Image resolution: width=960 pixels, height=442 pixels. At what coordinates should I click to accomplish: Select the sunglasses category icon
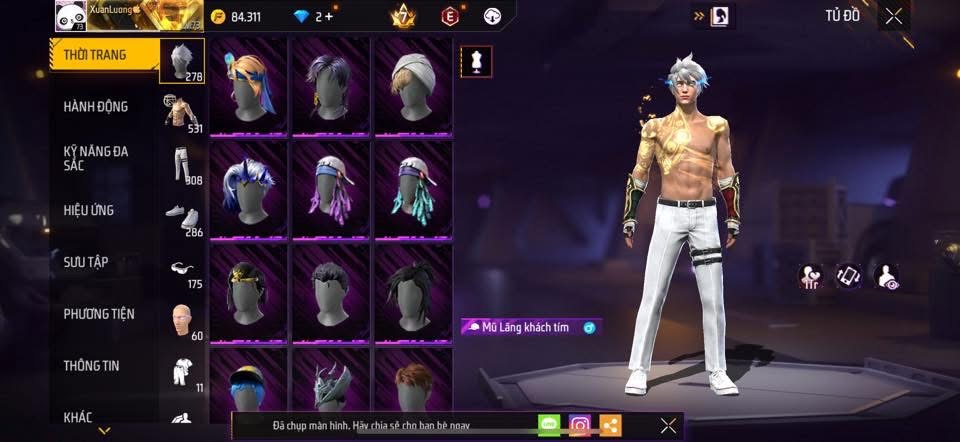click(182, 268)
